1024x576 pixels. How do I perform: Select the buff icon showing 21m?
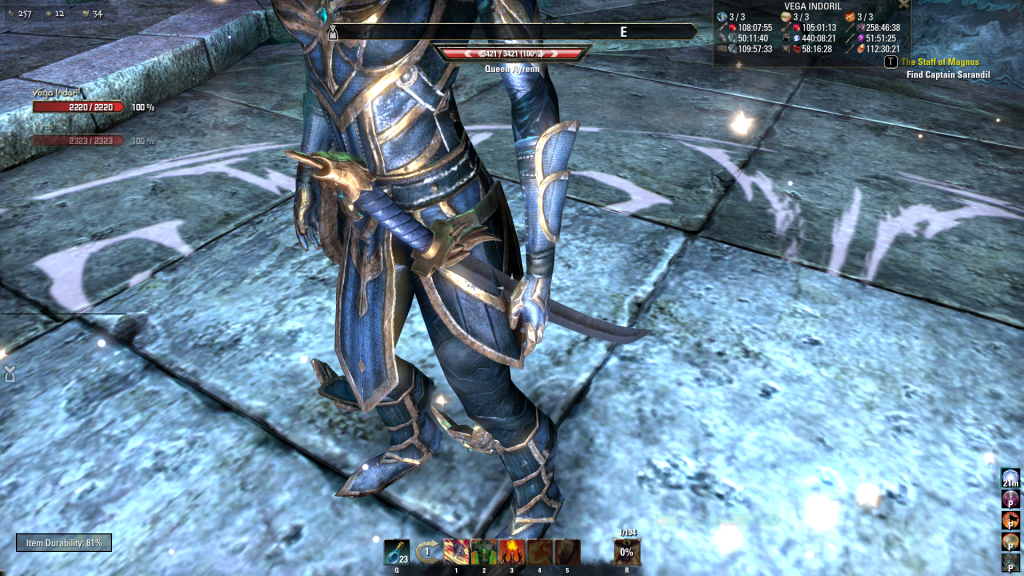pyautogui.click(x=1010, y=480)
